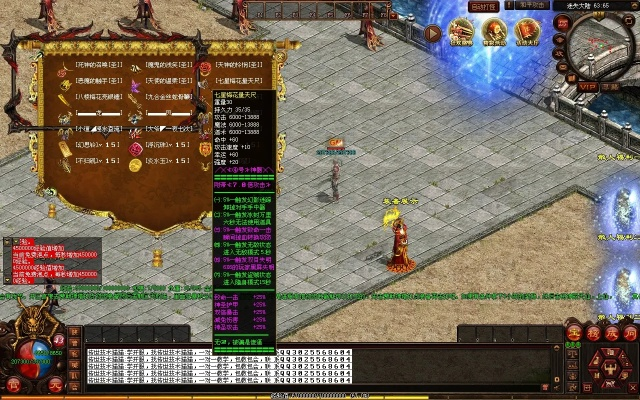
Task: Click the first round event icon beside the arrow
Action: pos(461,33)
